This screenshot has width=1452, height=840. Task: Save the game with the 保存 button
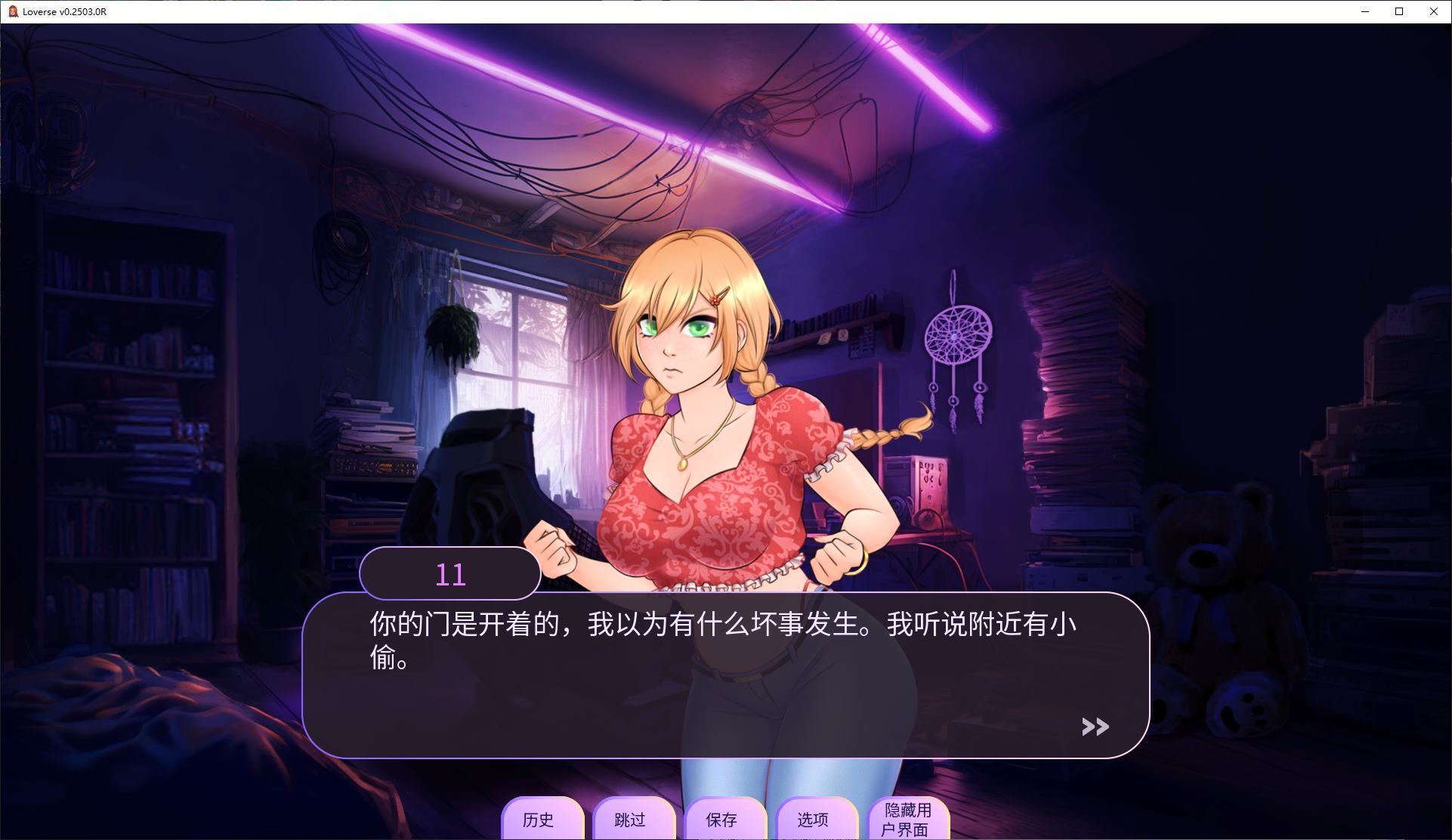pos(725,820)
